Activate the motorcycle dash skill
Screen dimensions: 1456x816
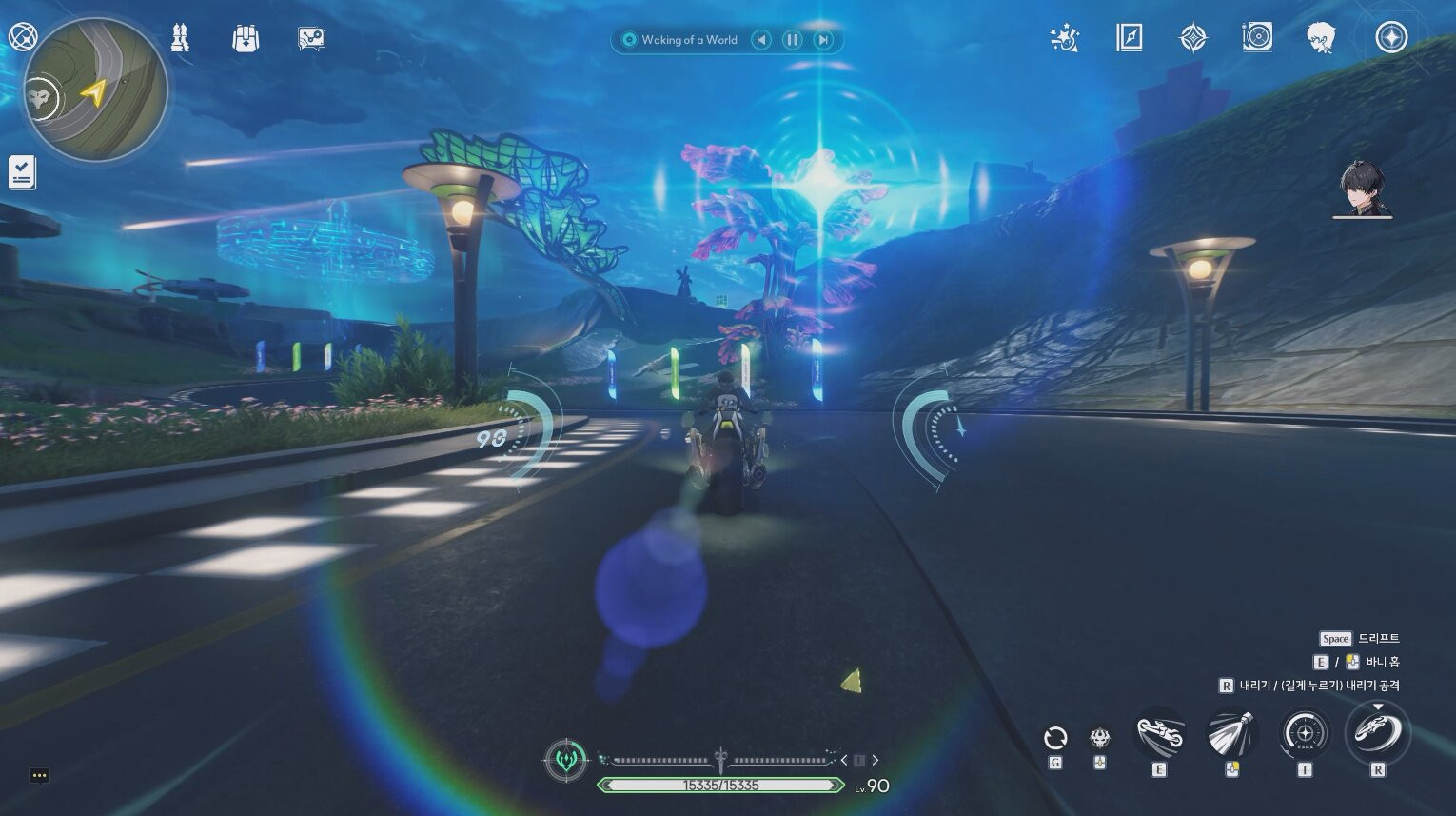tap(1159, 735)
